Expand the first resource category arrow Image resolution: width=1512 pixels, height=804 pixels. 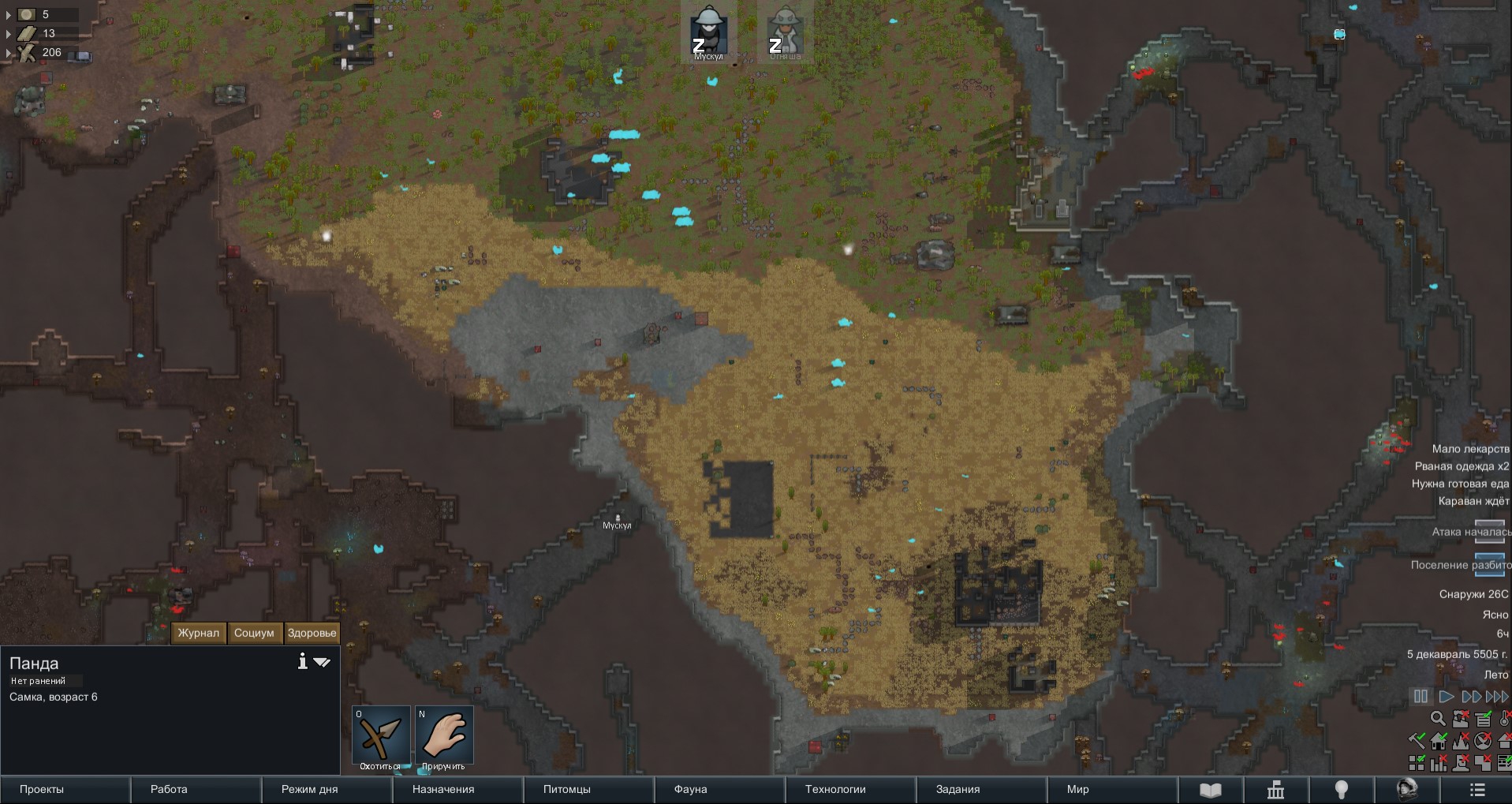[9, 14]
